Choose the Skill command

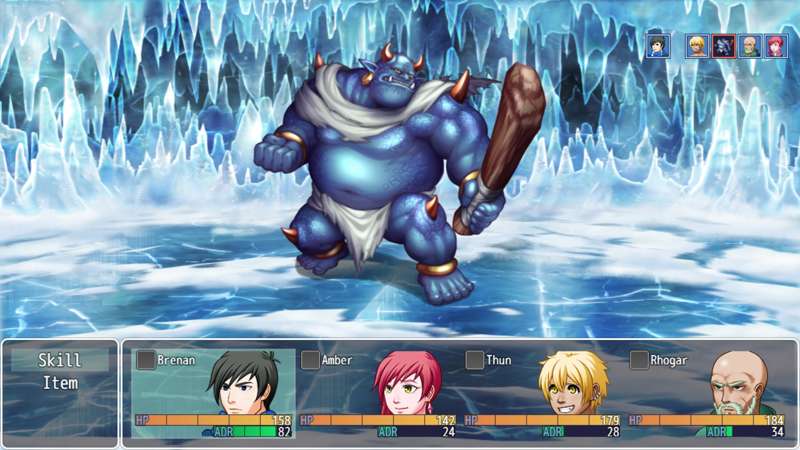[x=59, y=361]
